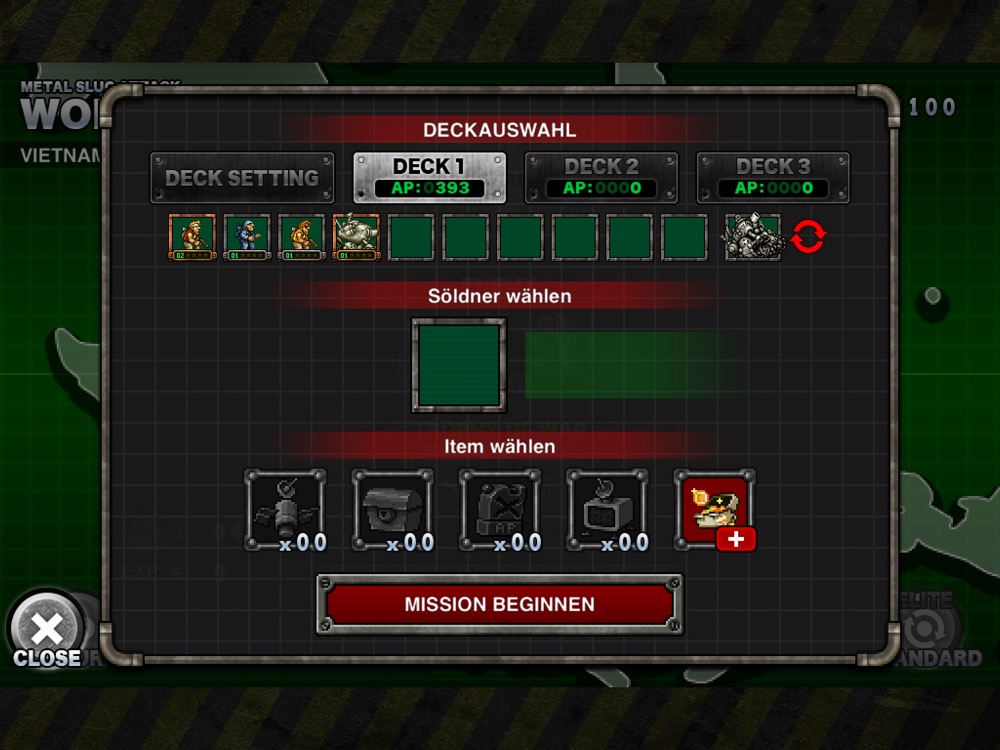The width and height of the screenshot is (1000, 750).
Task: Add the officer cap medal item
Action: [714, 510]
